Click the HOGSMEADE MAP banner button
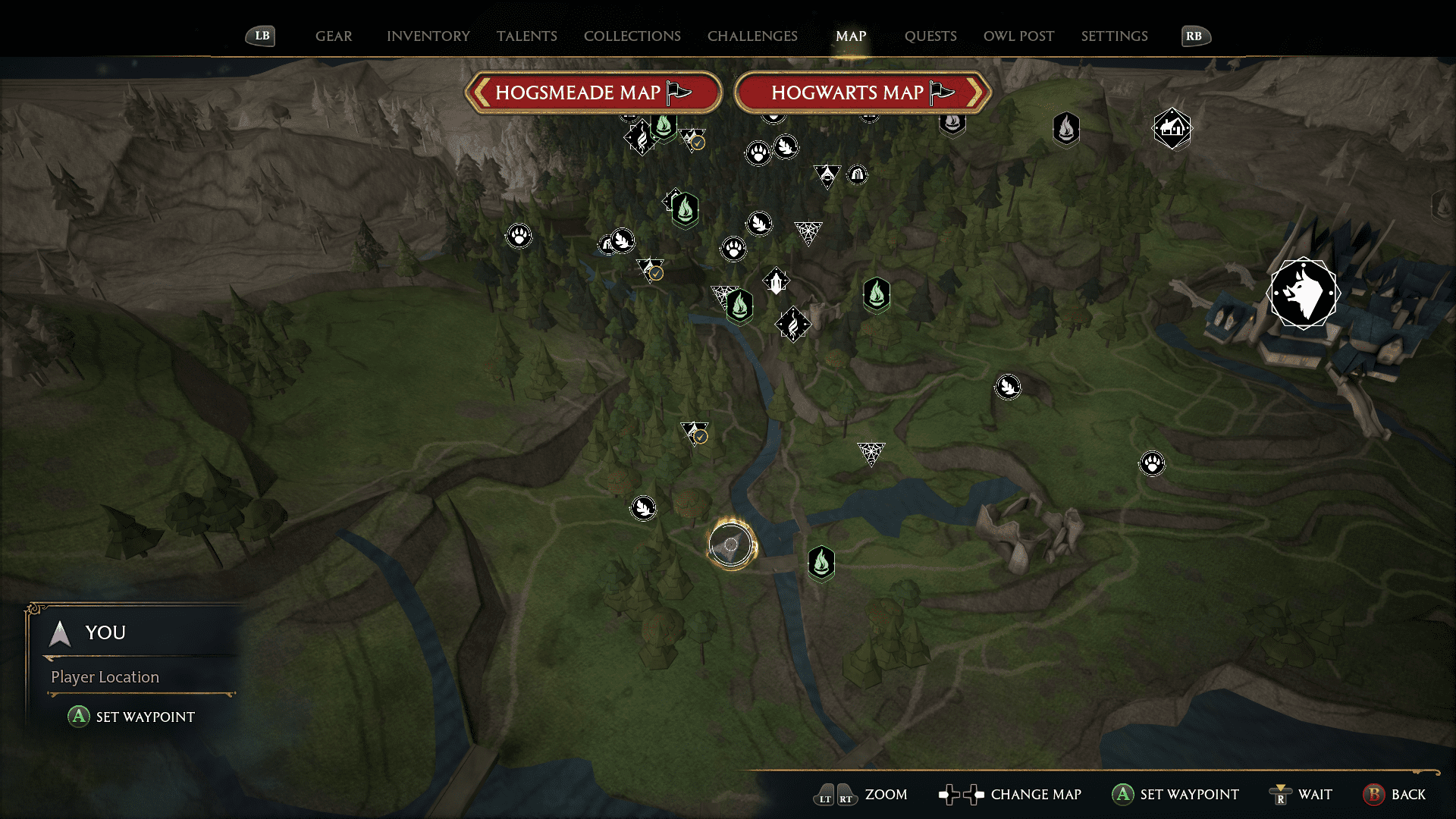Viewport: 1456px width, 819px height. 594,93
